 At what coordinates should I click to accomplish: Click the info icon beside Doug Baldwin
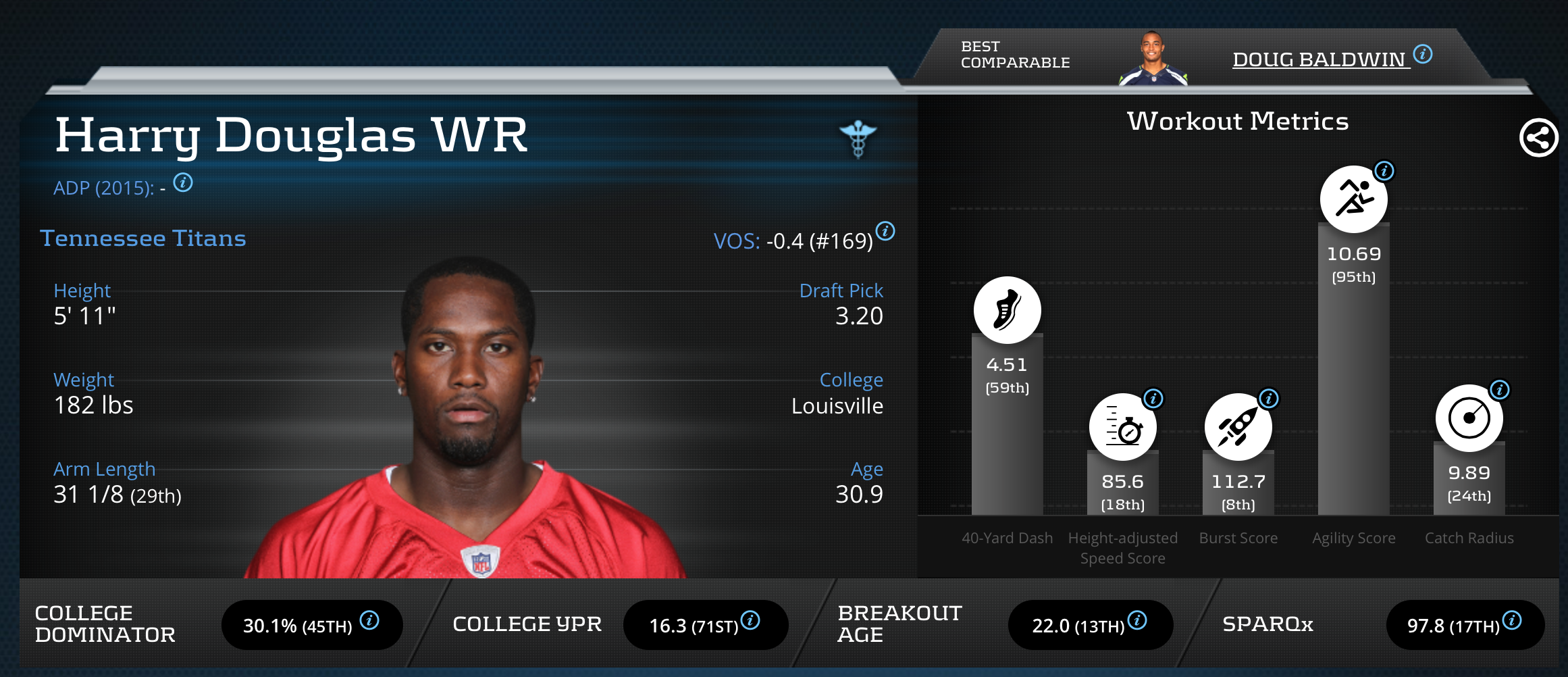tap(1423, 53)
